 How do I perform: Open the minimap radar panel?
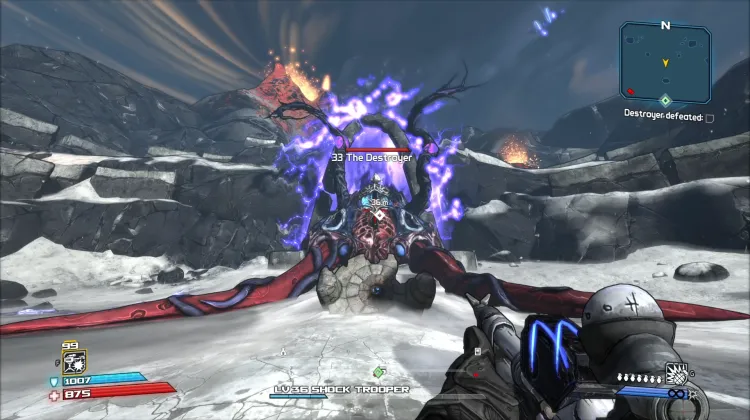[665, 62]
